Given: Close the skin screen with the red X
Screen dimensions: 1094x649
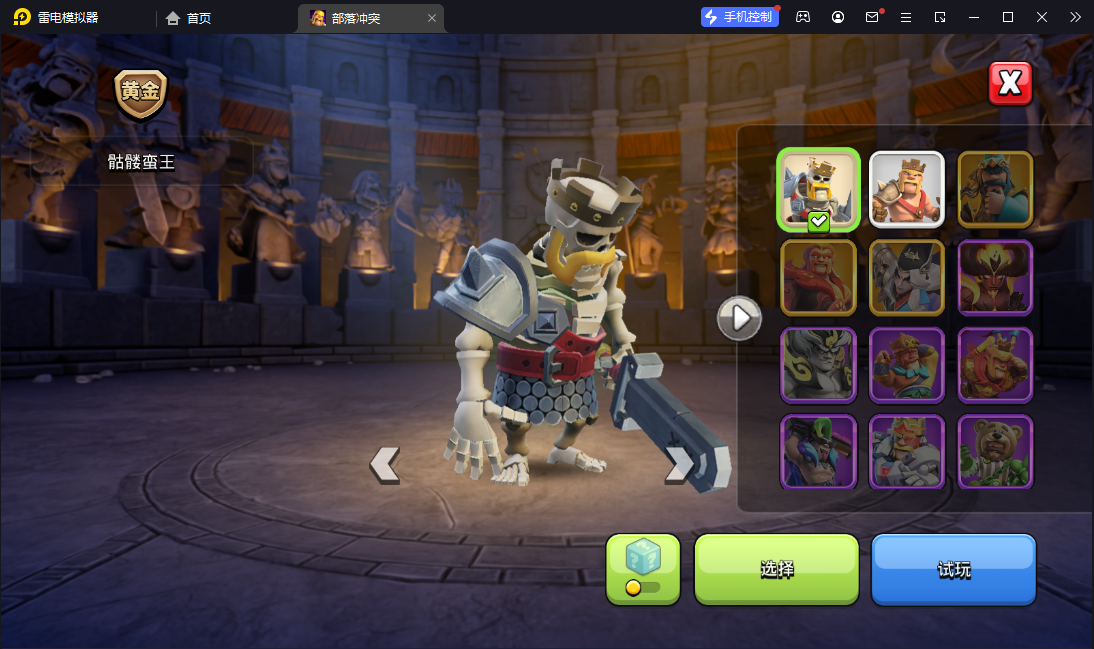Looking at the screenshot, I should coord(1010,84).
